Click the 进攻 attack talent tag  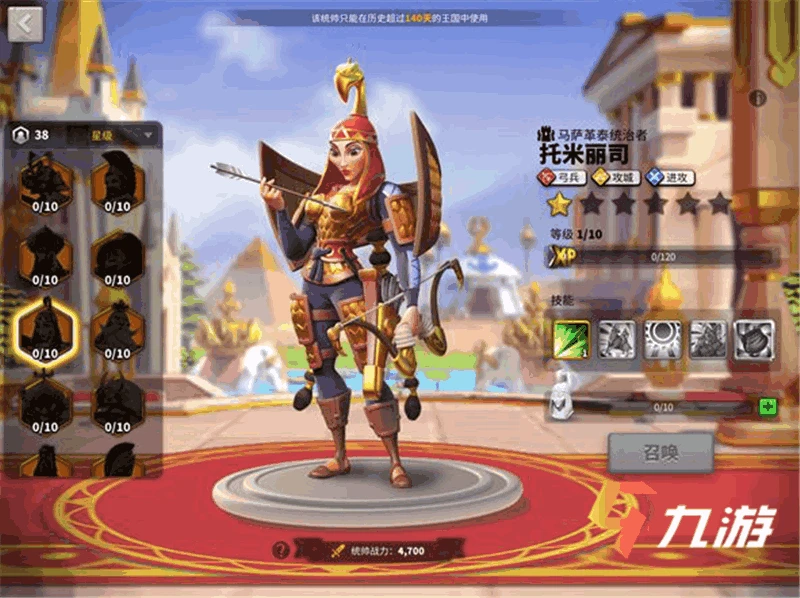point(671,177)
